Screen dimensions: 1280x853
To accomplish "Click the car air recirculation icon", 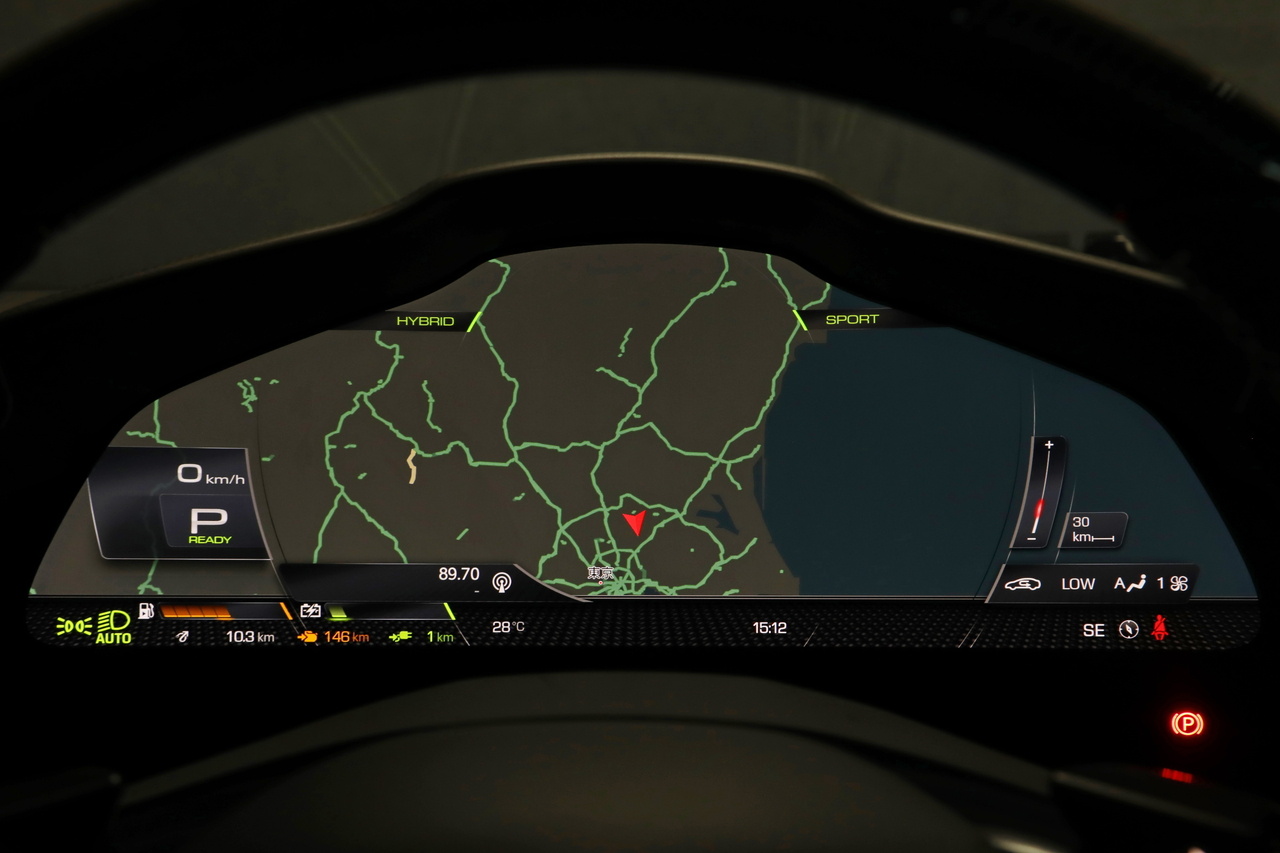I will 1022,584.
